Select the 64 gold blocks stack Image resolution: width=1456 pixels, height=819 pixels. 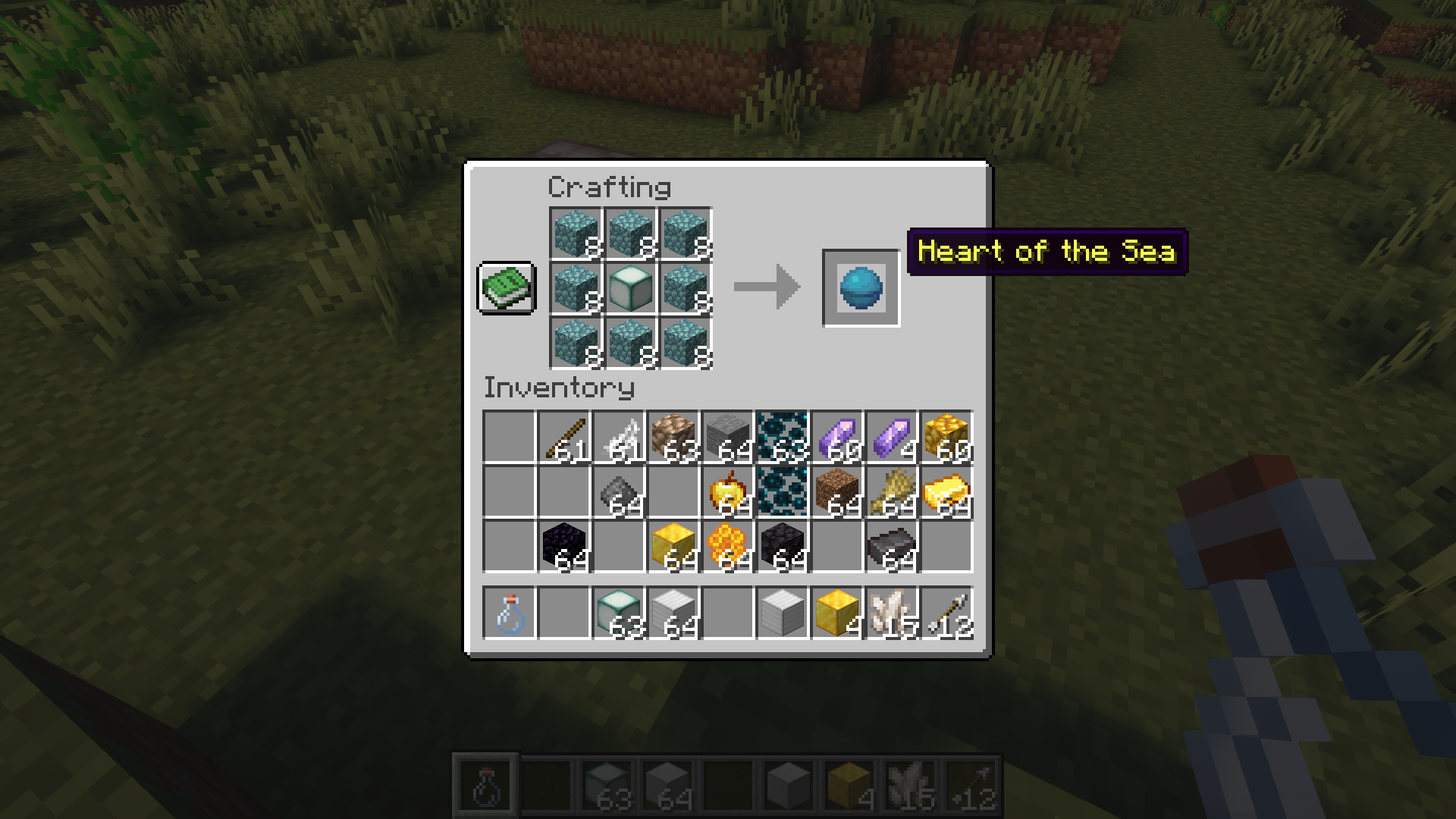(673, 547)
